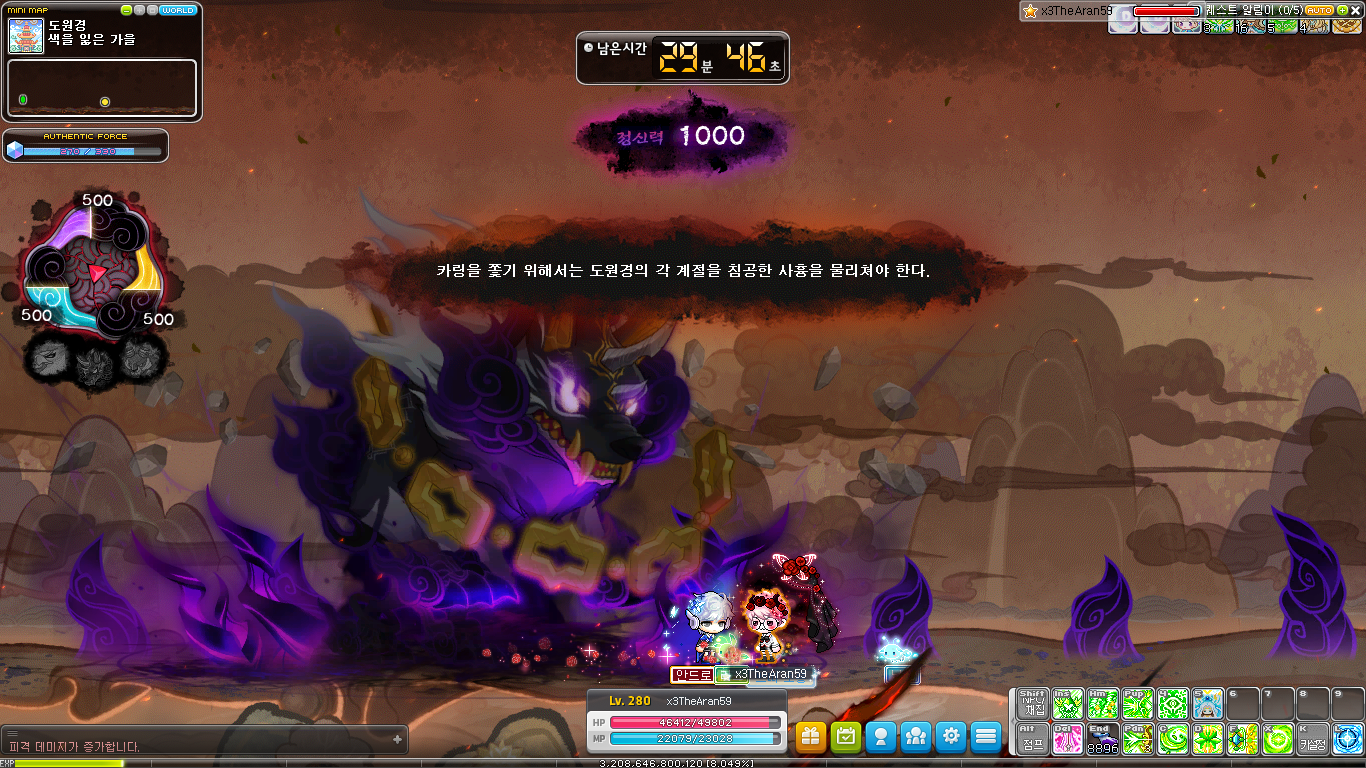Activate the pink skill in the Del quickslot
1366x768 pixels.
pos(1067,739)
